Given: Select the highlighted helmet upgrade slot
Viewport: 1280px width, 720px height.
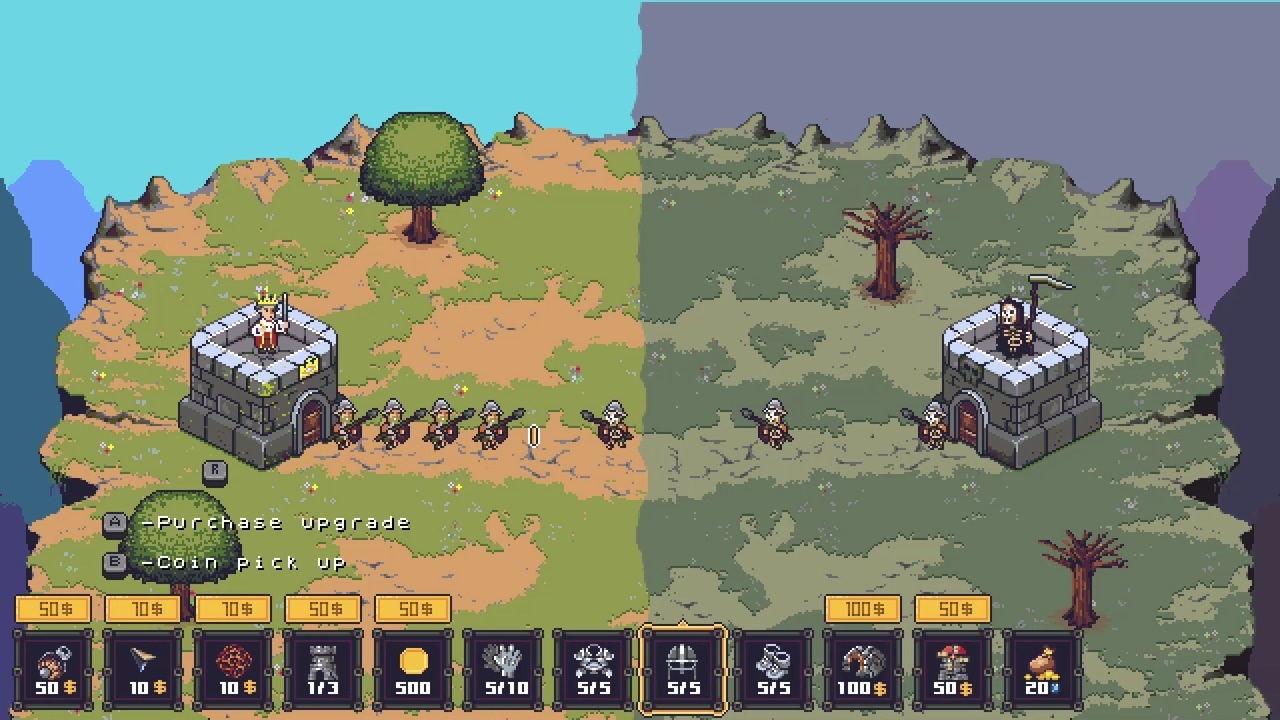Looking at the screenshot, I should coord(683,665).
